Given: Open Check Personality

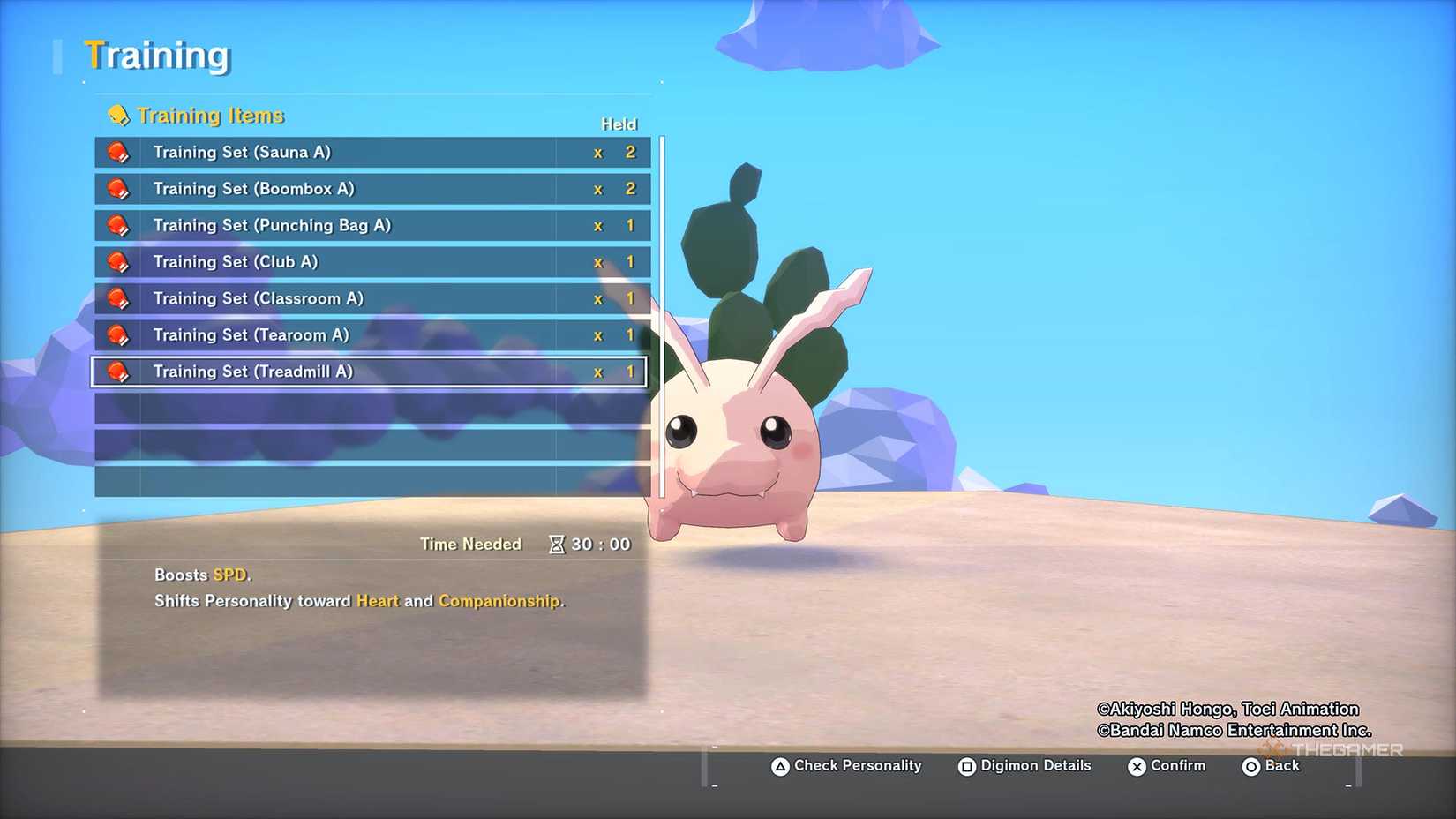Looking at the screenshot, I should (x=846, y=766).
